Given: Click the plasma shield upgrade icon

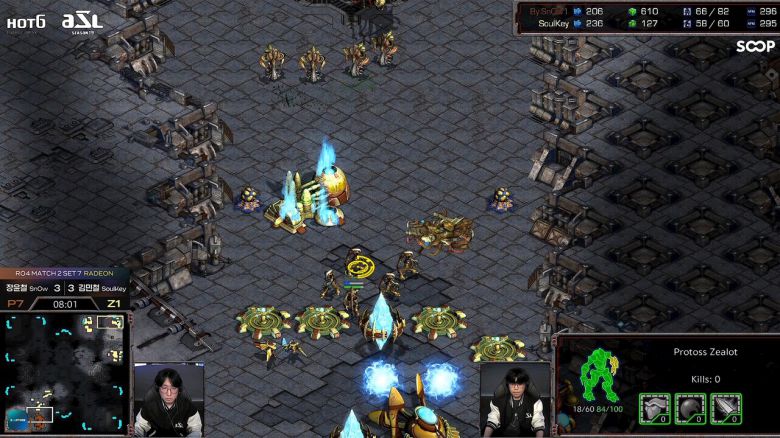Looking at the screenshot, I should [690, 408].
